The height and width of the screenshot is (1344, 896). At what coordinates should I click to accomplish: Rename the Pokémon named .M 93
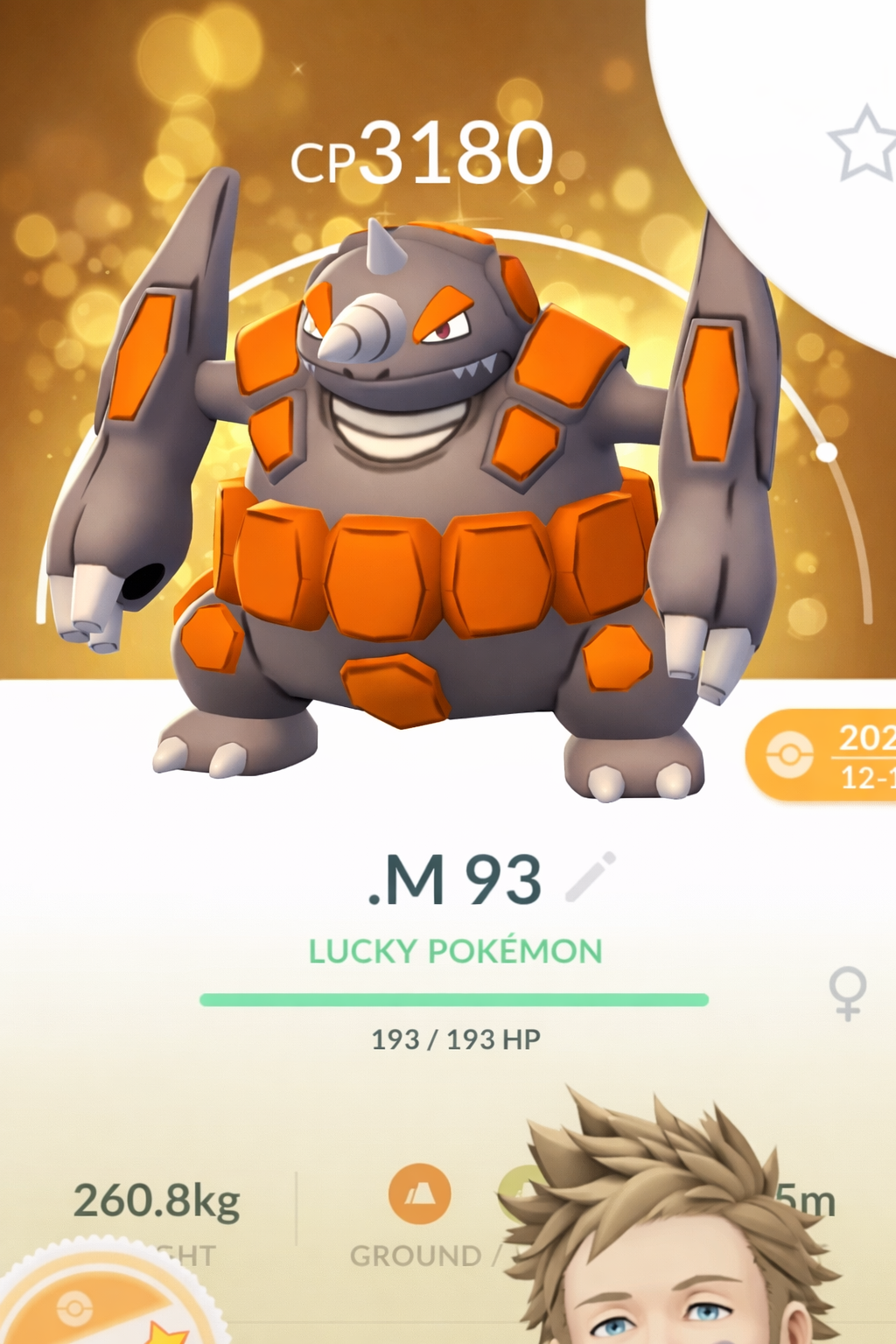click(454, 879)
